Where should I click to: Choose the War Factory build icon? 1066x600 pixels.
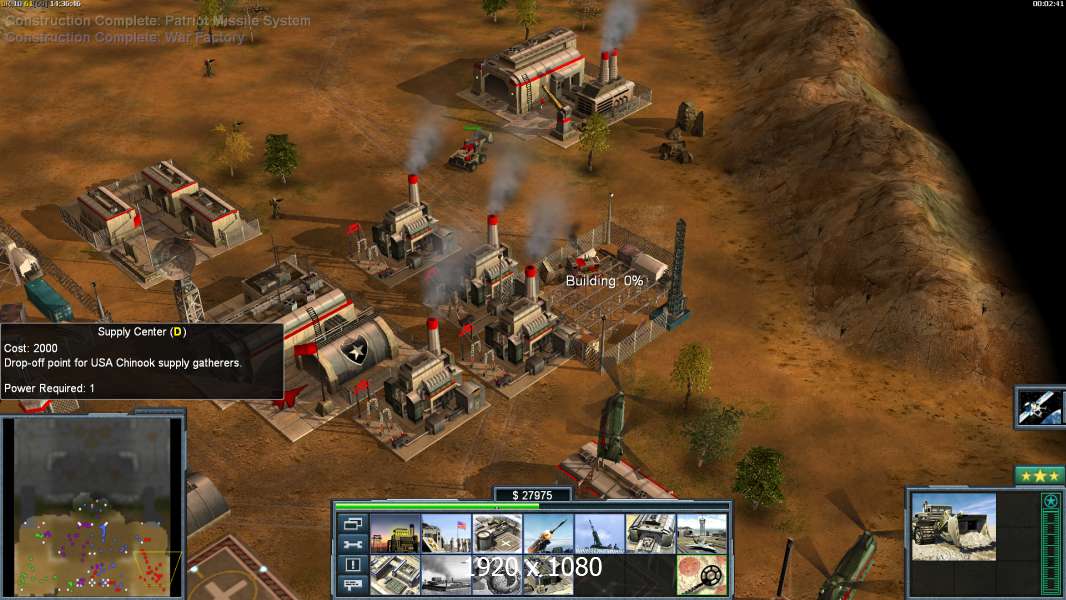650,534
